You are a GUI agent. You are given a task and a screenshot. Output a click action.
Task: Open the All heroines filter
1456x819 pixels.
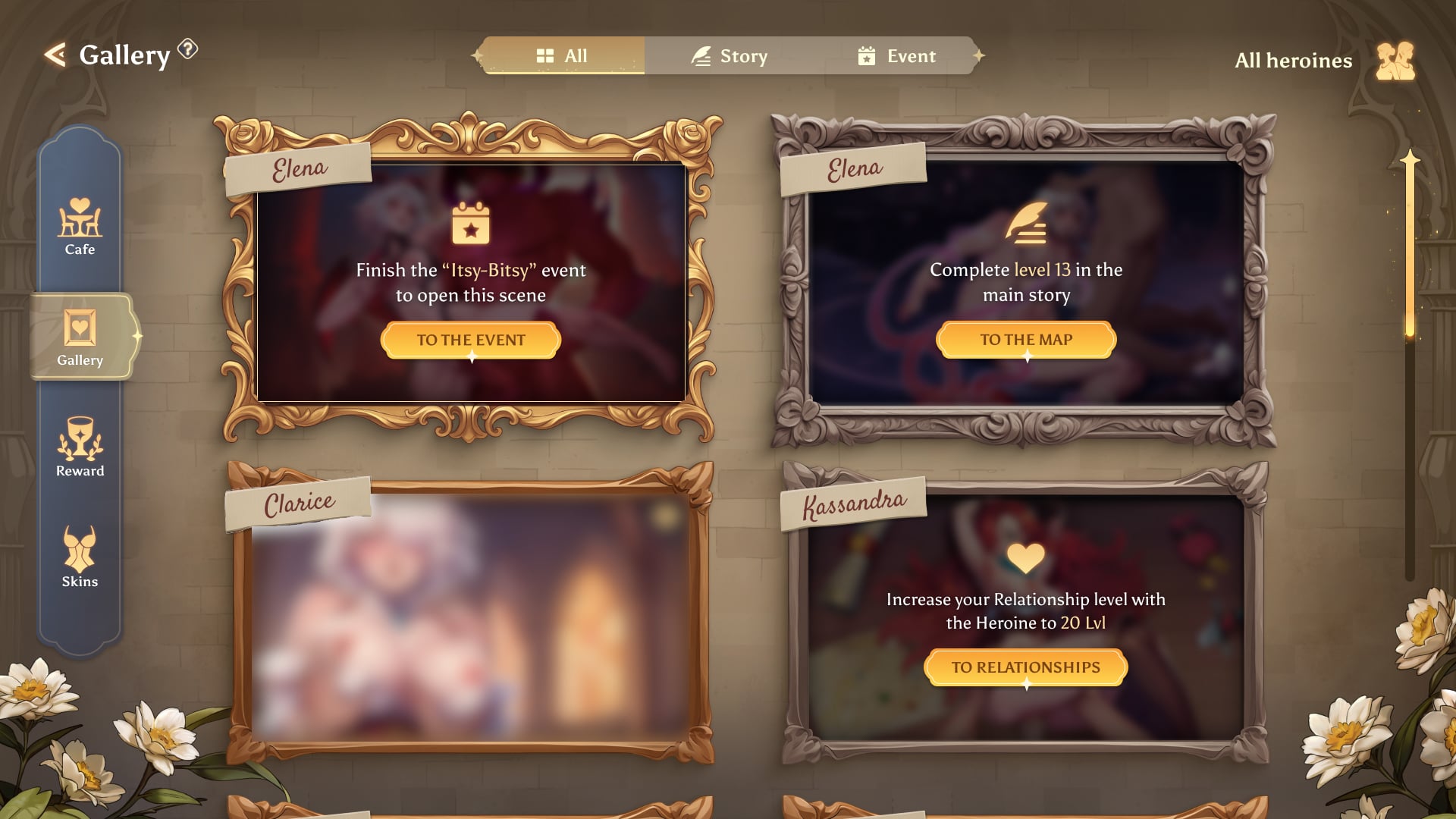click(x=1323, y=61)
